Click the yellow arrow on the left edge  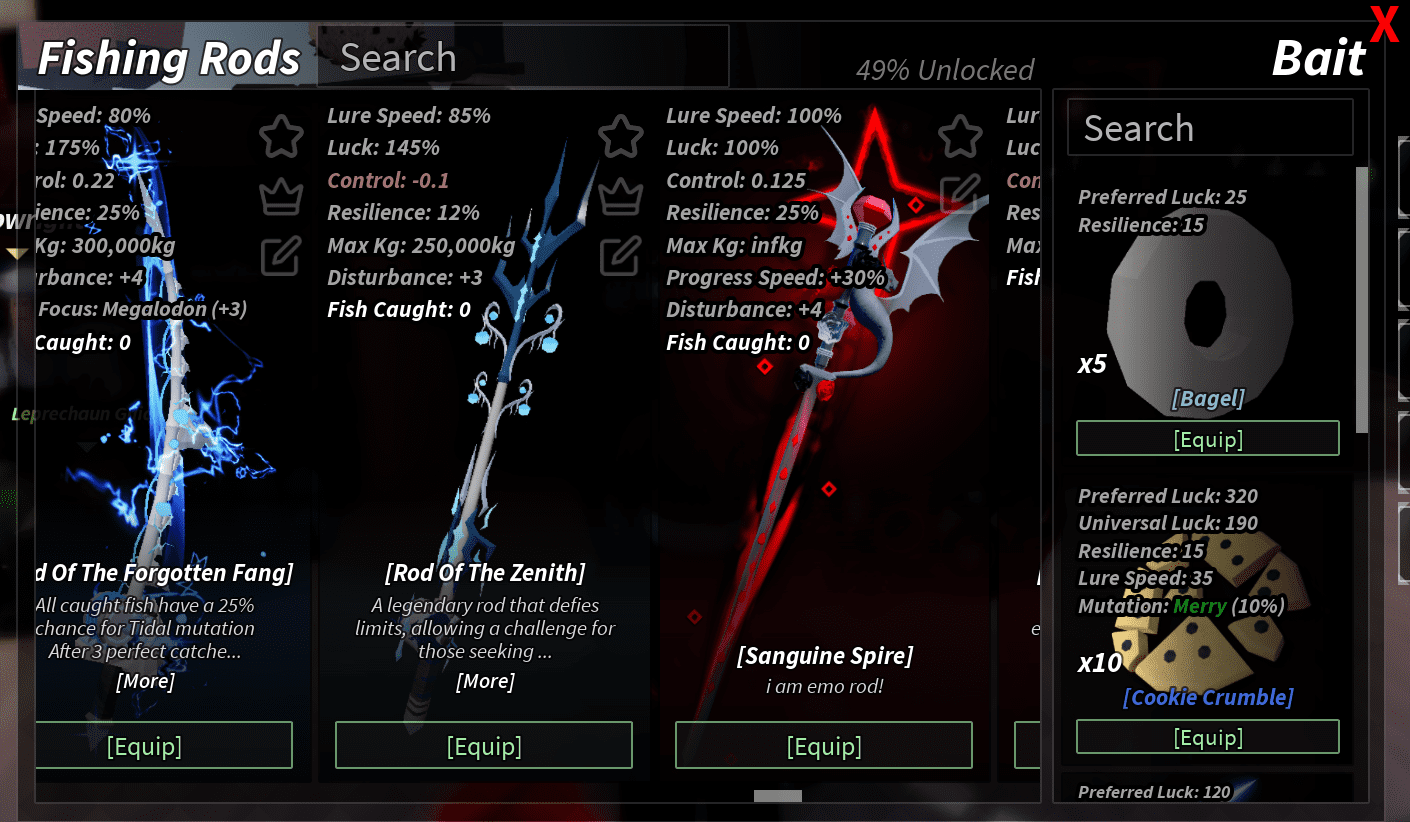(x=16, y=253)
